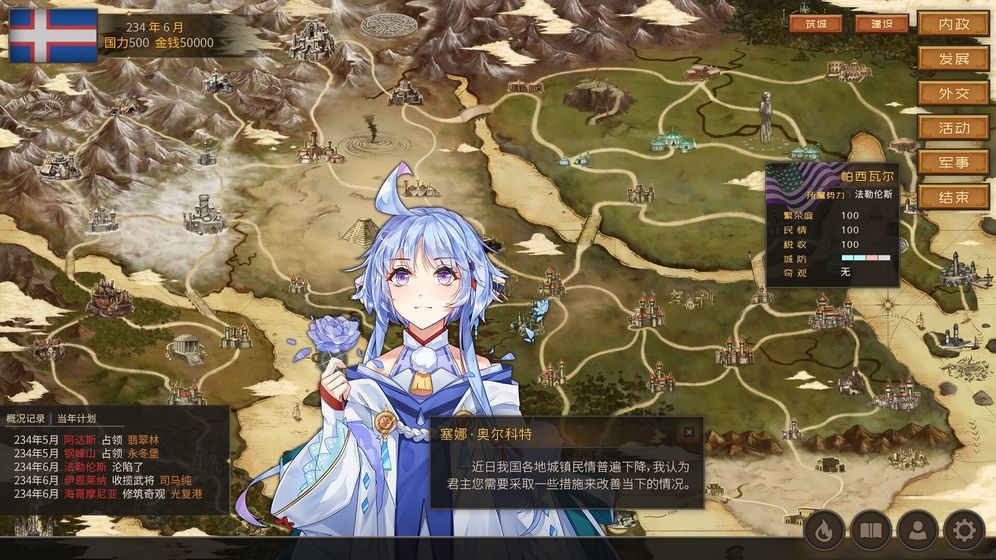This screenshot has width=996, height=560.
Task: Activate the 建设 construction button
Action: point(881,24)
